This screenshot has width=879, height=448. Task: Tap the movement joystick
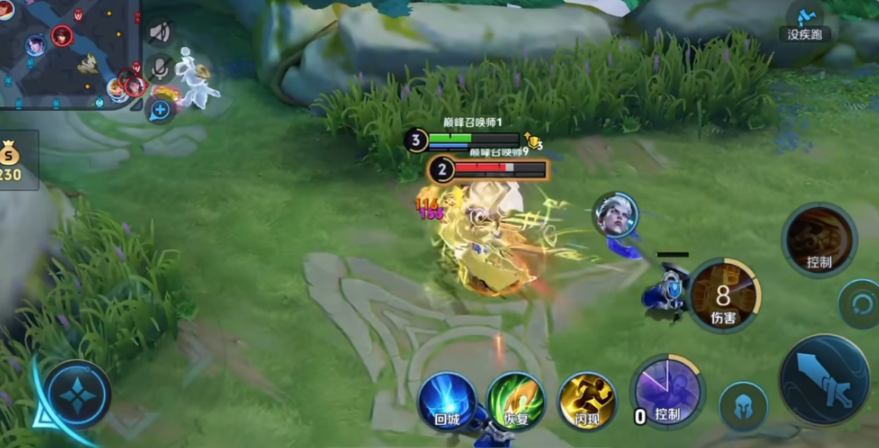(x=77, y=394)
